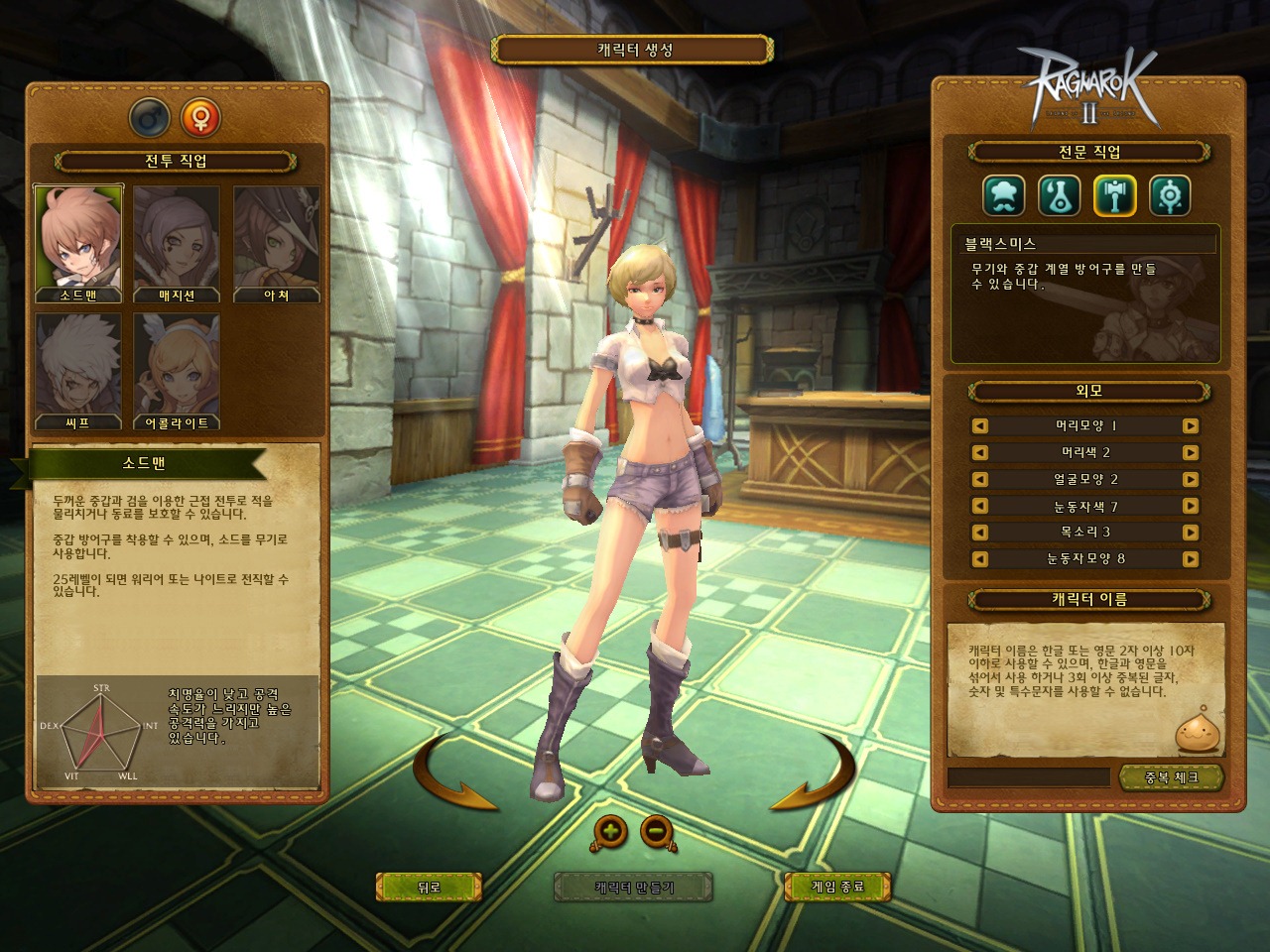Check name duplication with 중복 체크

(x=1171, y=777)
